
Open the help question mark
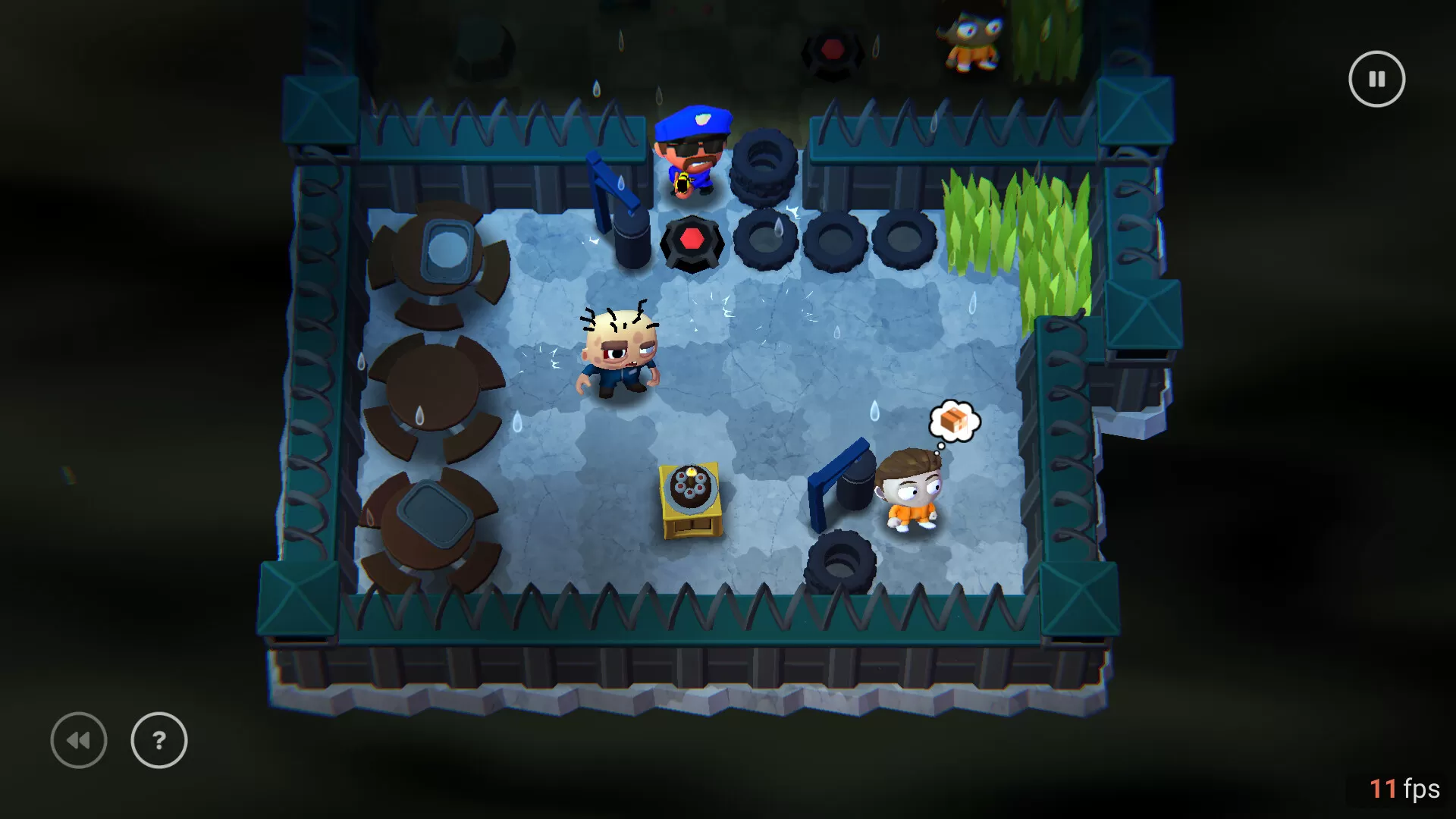(x=158, y=740)
